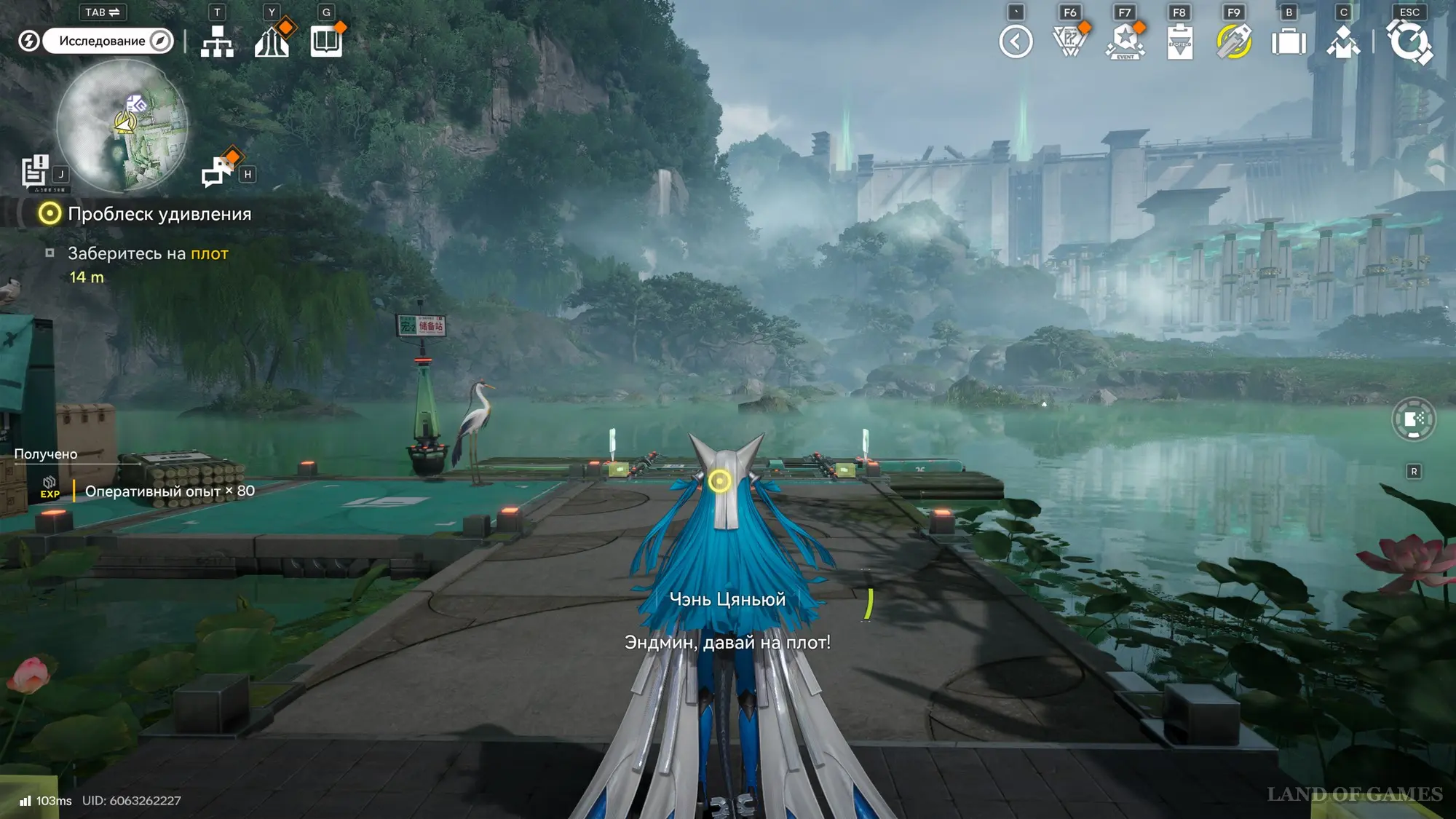Toggle the Исследование mode switch
Viewport: 1456px width, 819px height.
107,41
